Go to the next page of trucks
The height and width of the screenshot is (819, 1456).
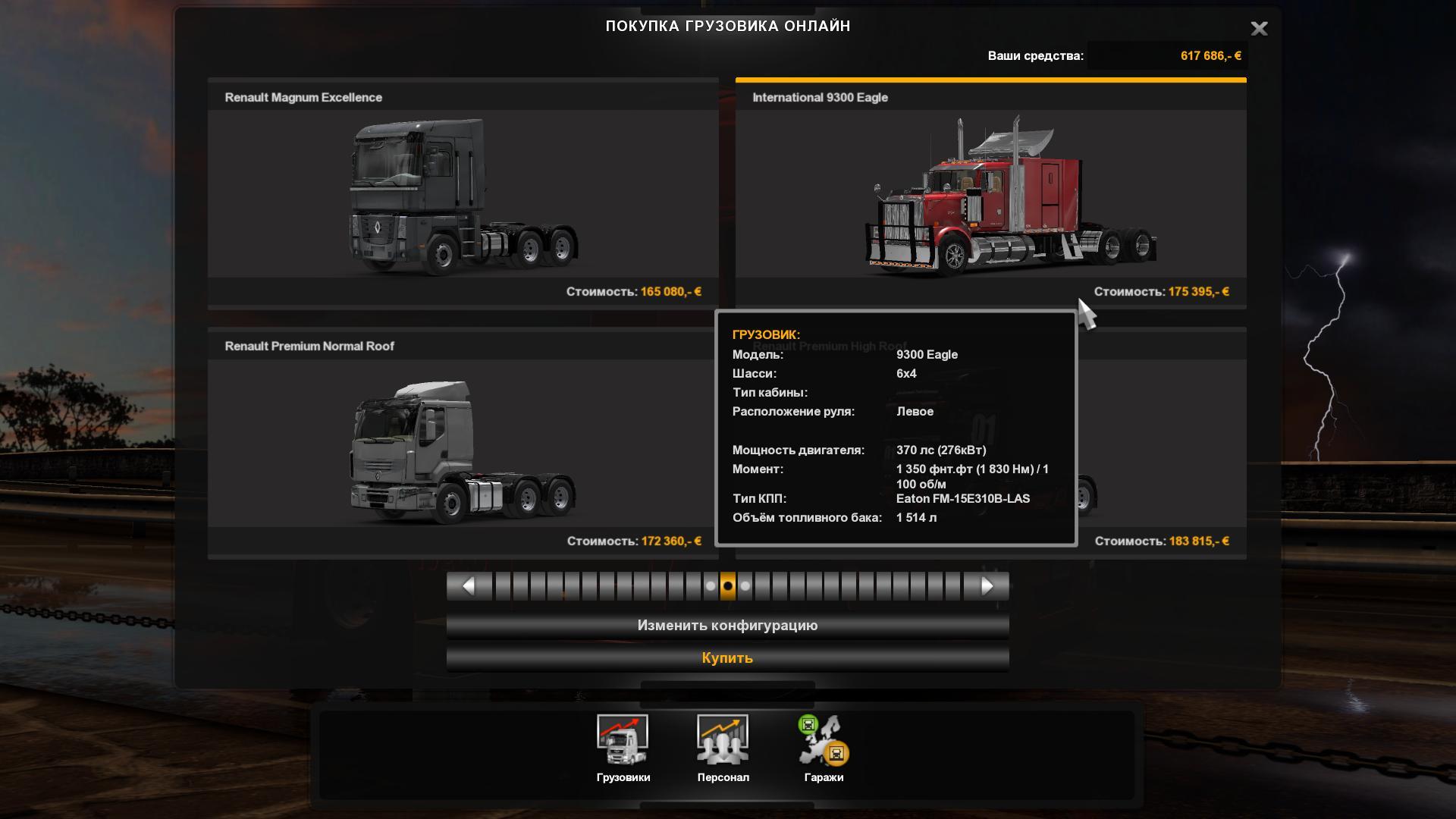point(987,586)
